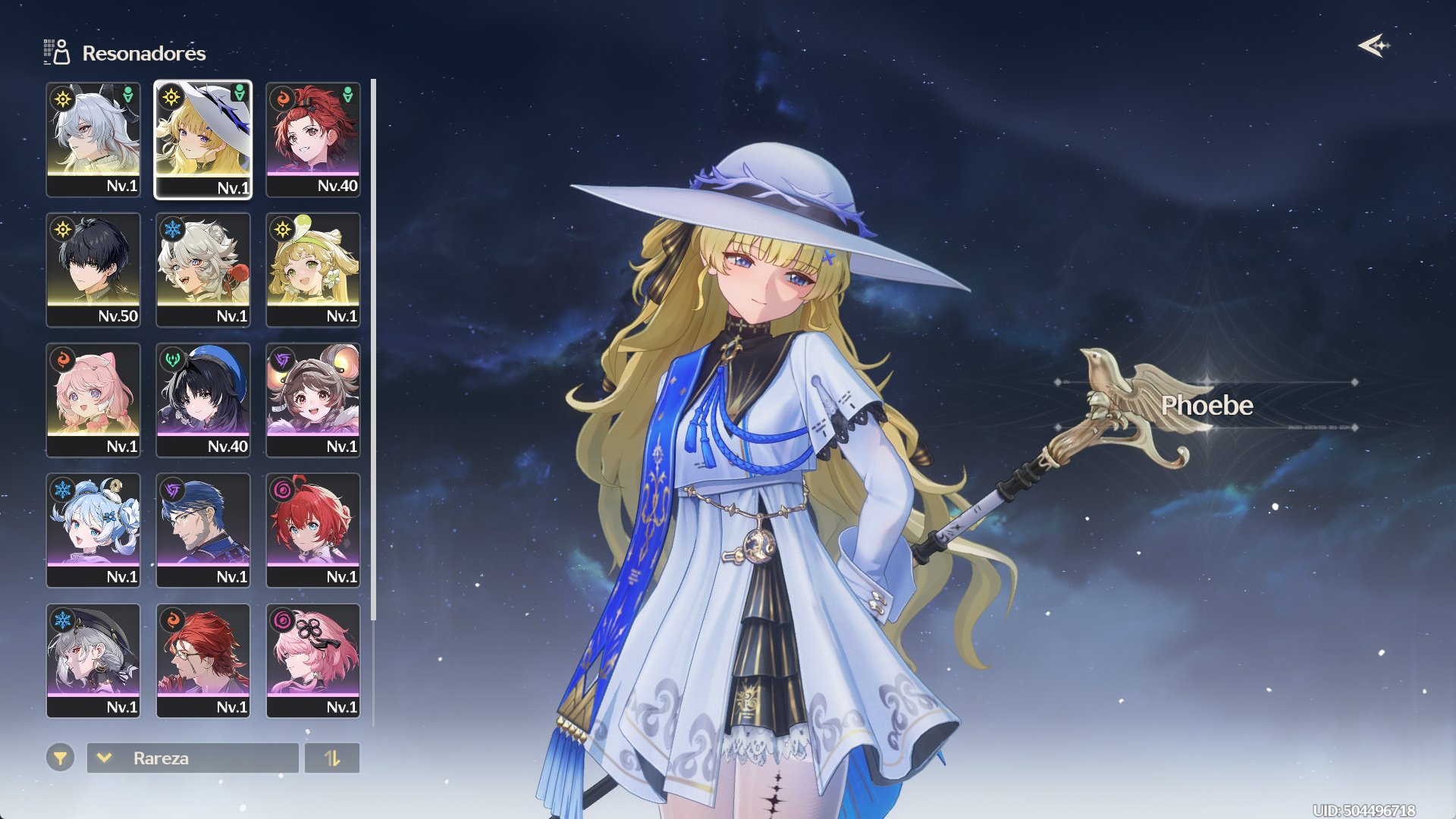Select the blonde girl with green headband
Image resolution: width=1456 pixels, height=819 pixels.
[x=313, y=270]
